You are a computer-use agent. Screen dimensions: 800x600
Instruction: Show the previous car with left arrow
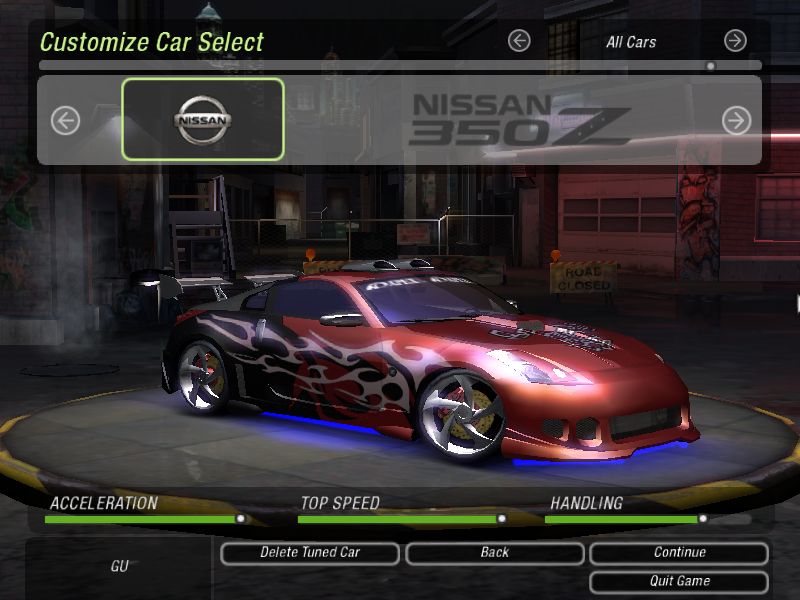(65, 121)
